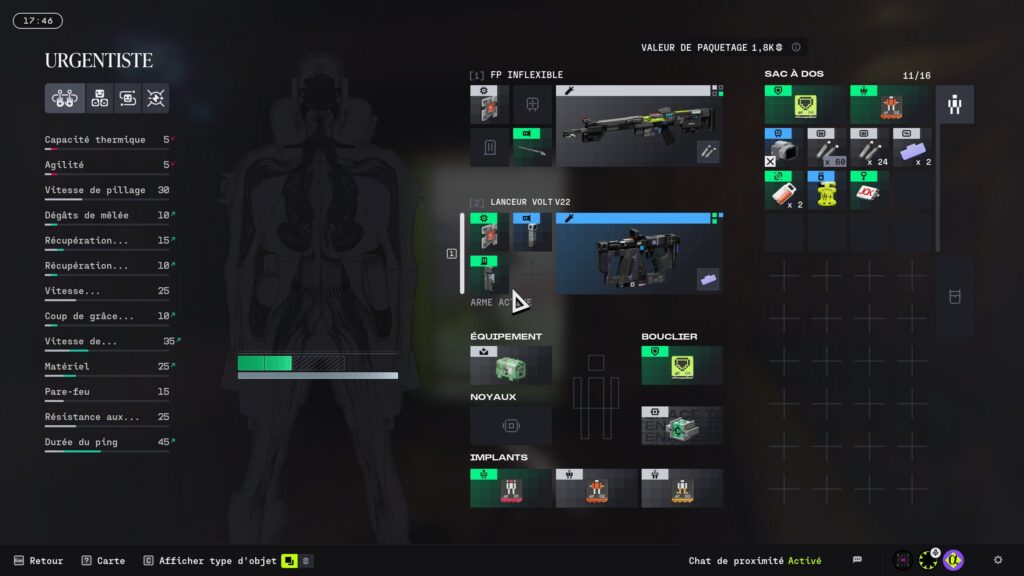The height and width of the screenshot is (576, 1024).
Task: Open the green Équipement item slot
Action: [x=510, y=366]
